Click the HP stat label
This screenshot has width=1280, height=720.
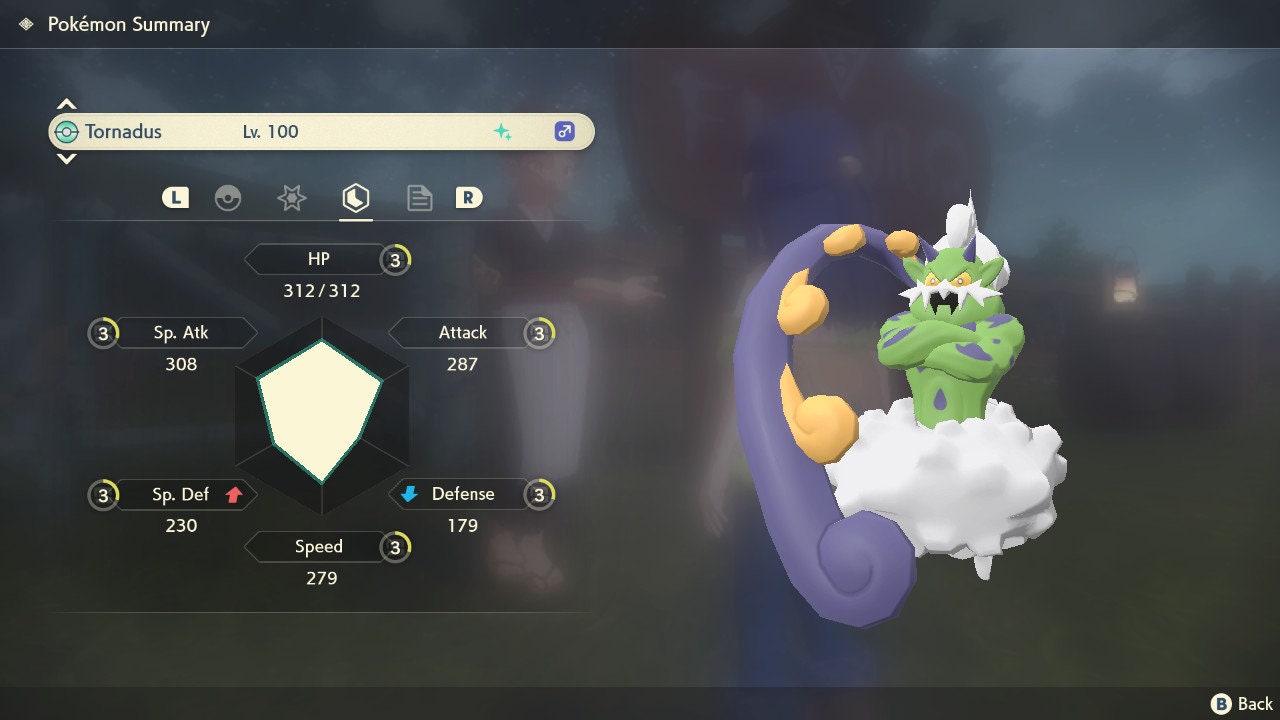tap(318, 259)
